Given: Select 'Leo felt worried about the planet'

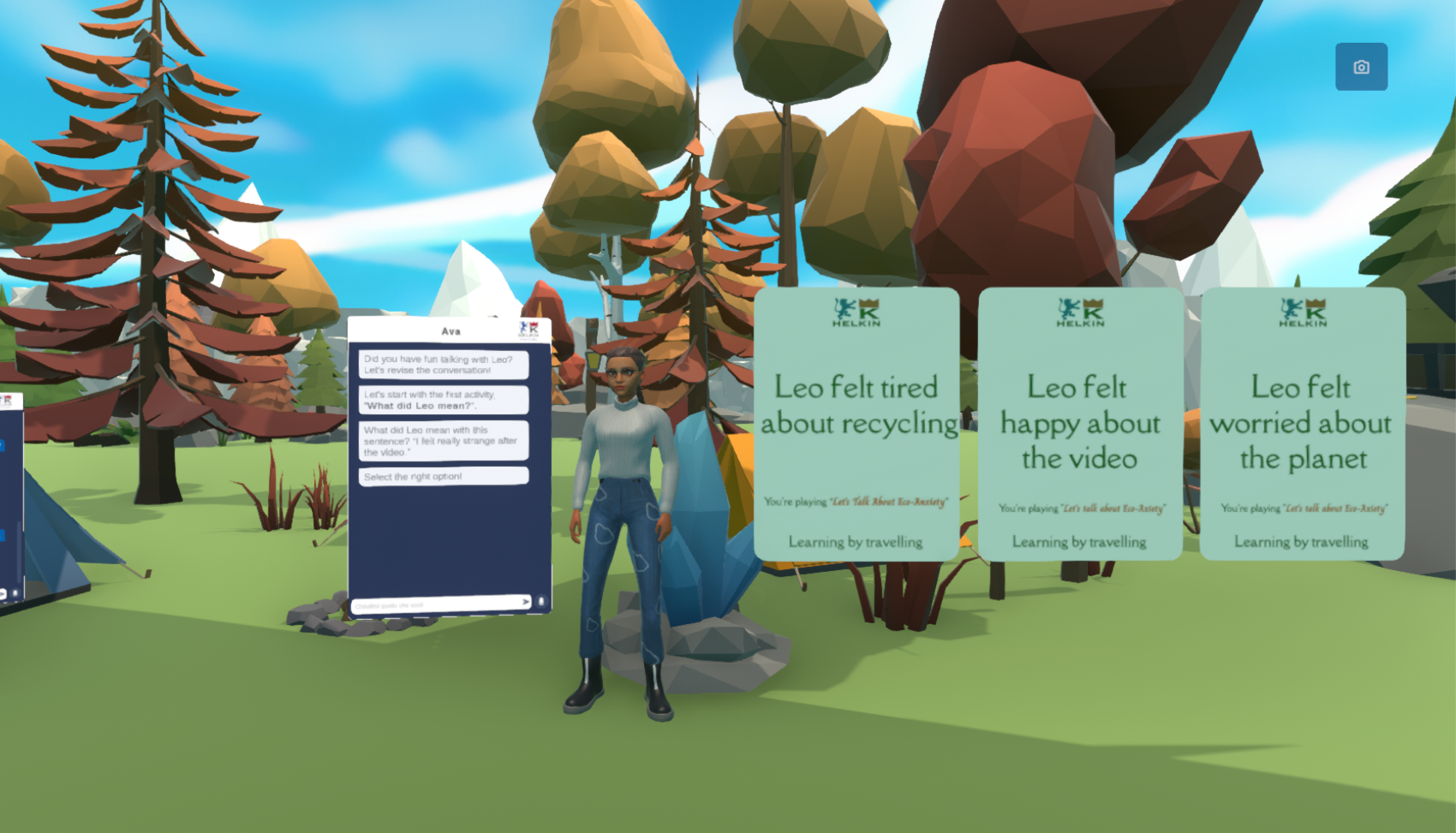Looking at the screenshot, I should click(1302, 423).
